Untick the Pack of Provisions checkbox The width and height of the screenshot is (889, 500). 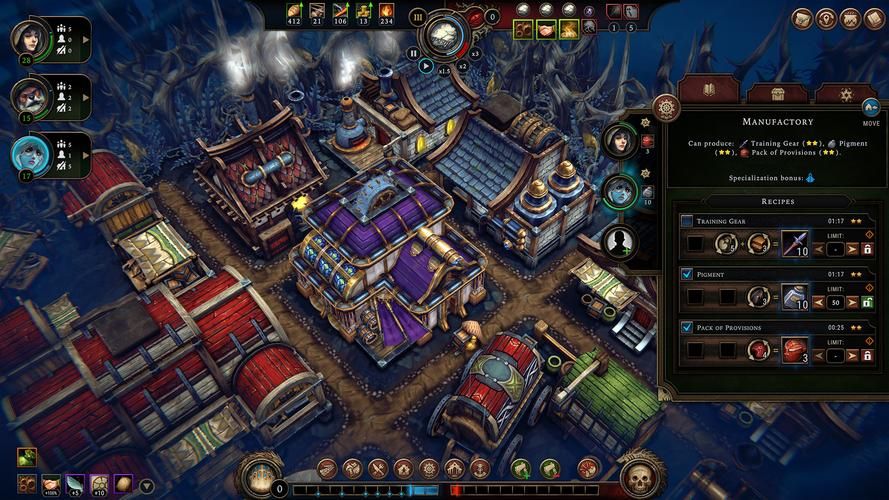pos(687,327)
